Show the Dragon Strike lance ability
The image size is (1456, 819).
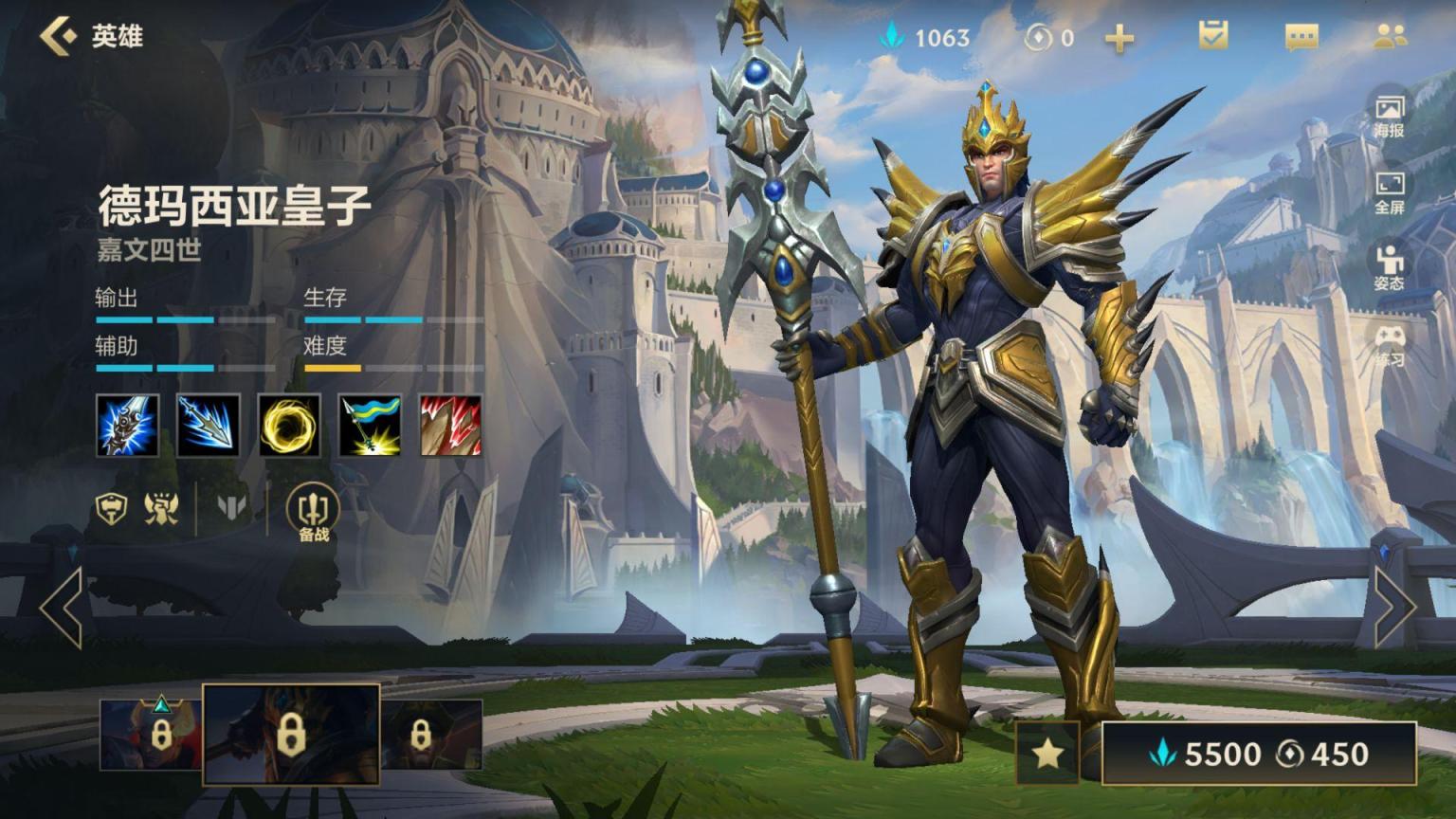(x=209, y=426)
